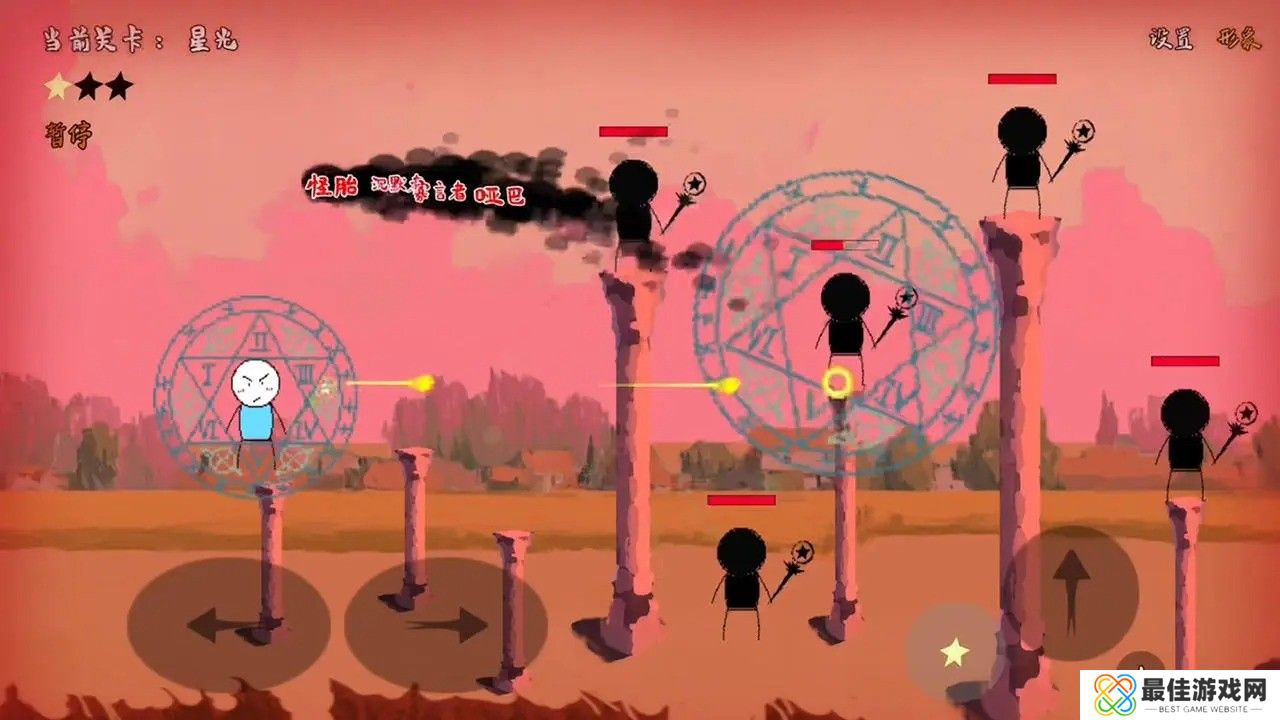Tap the move-left arrow button

[228, 626]
